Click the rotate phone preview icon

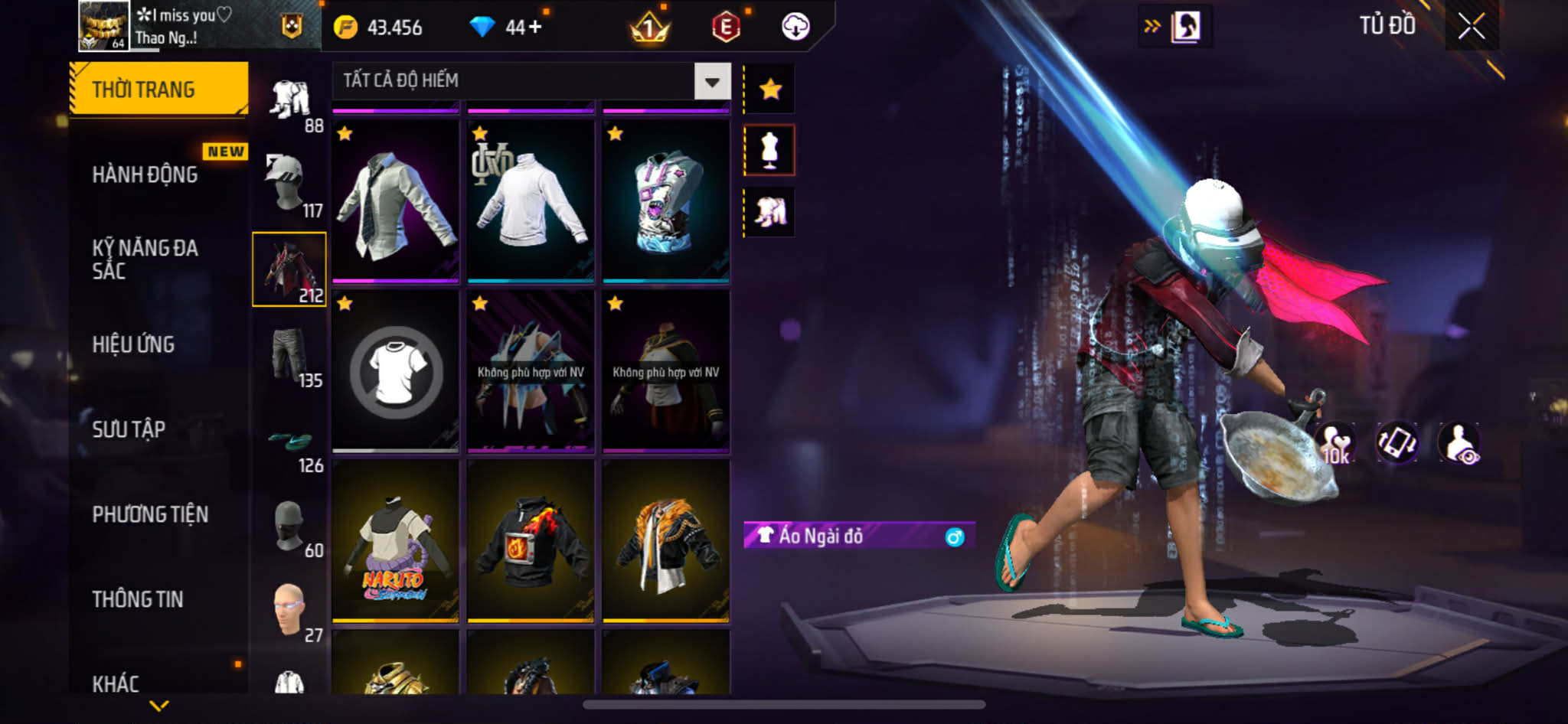point(1396,442)
